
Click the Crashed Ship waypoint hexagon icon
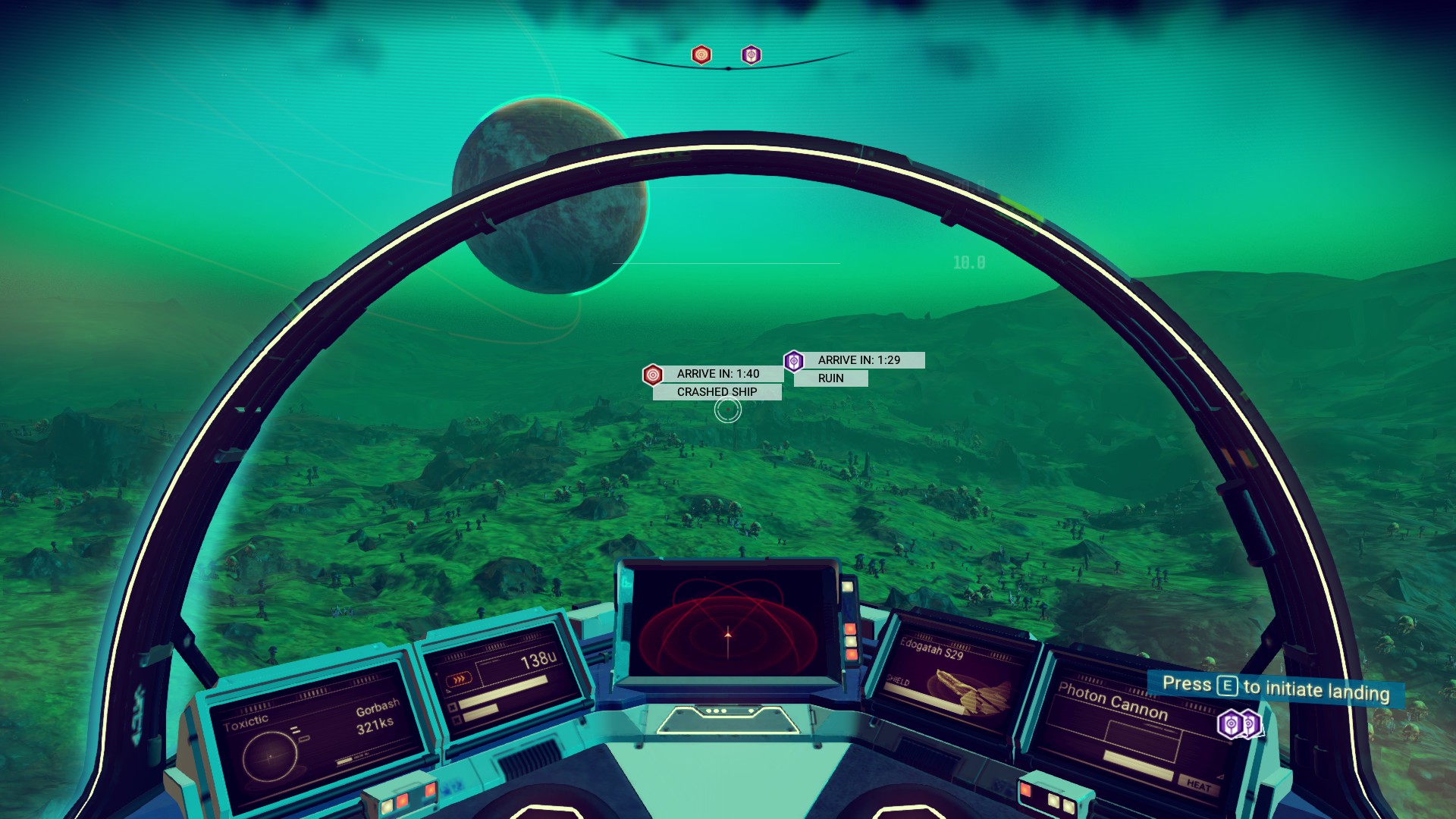[x=653, y=375]
